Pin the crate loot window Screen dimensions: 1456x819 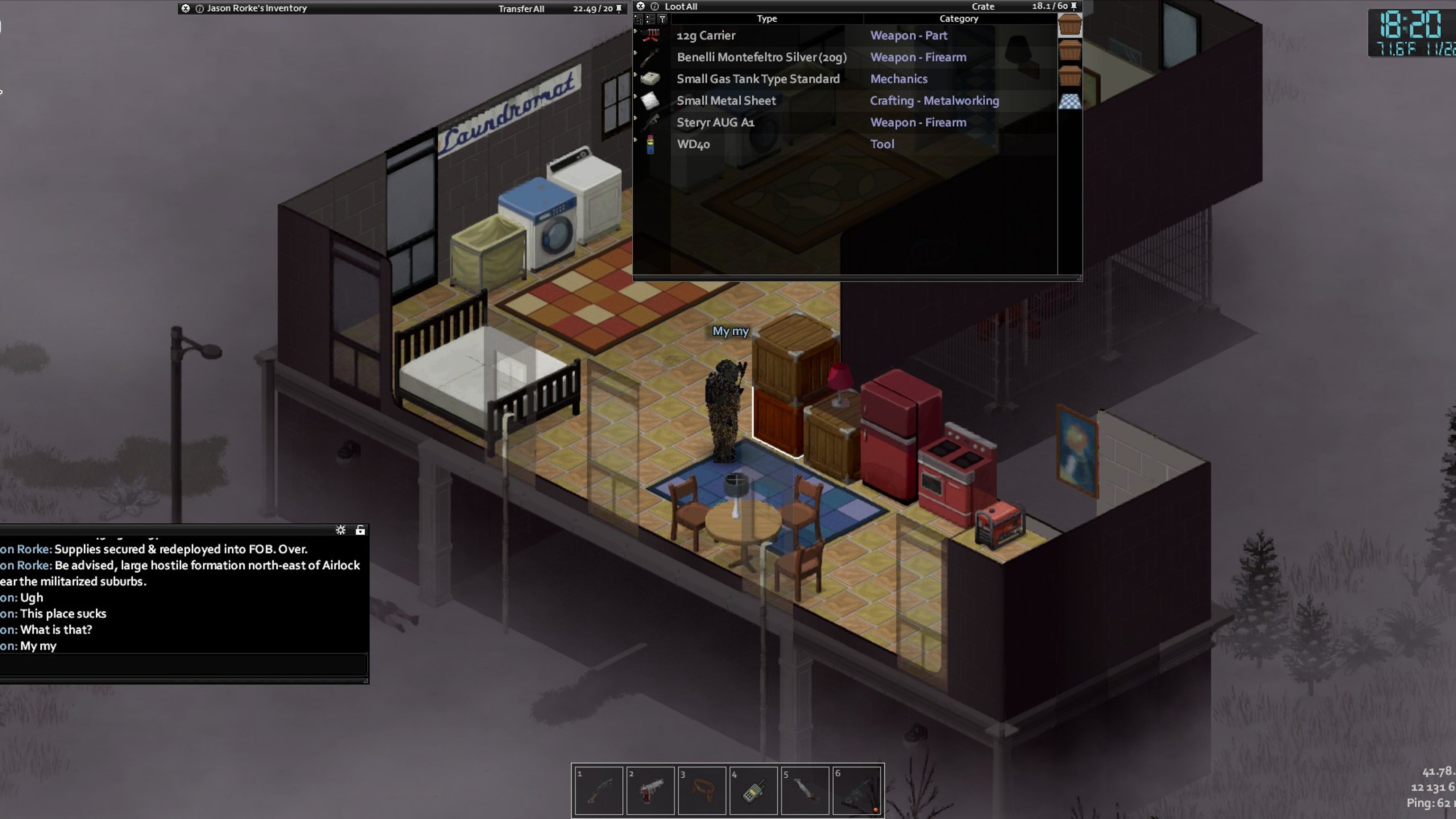coord(1074,6)
